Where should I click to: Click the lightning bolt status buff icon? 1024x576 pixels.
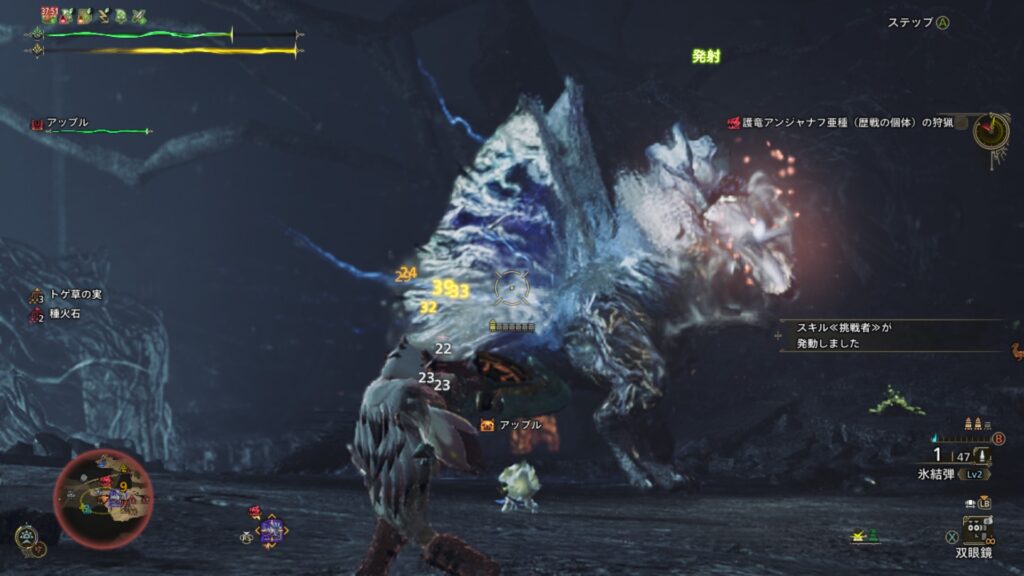(x=102, y=16)
